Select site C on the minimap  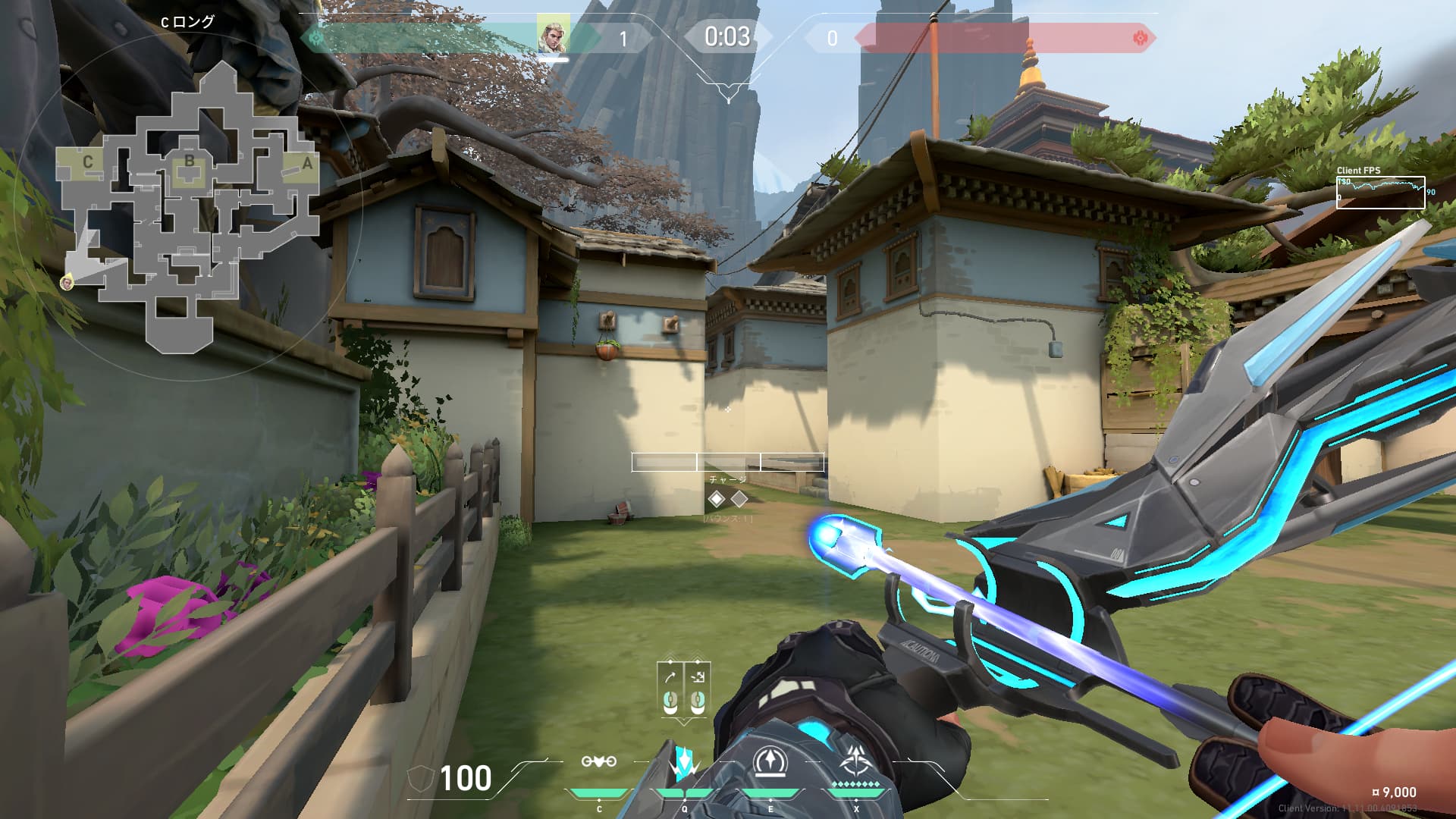[x=88, y=162]
